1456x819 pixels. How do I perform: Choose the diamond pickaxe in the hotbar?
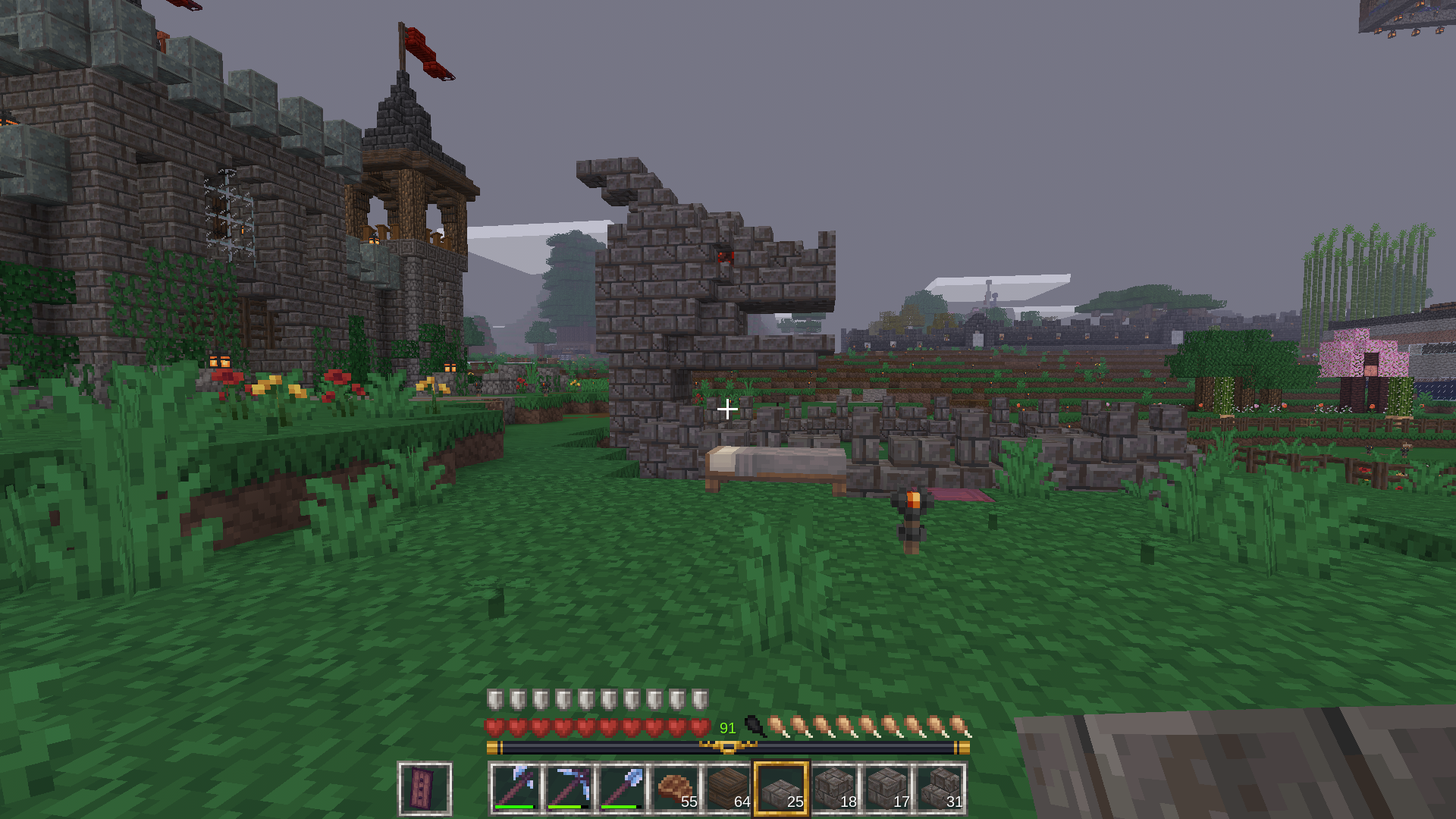(x=569, y=789)
